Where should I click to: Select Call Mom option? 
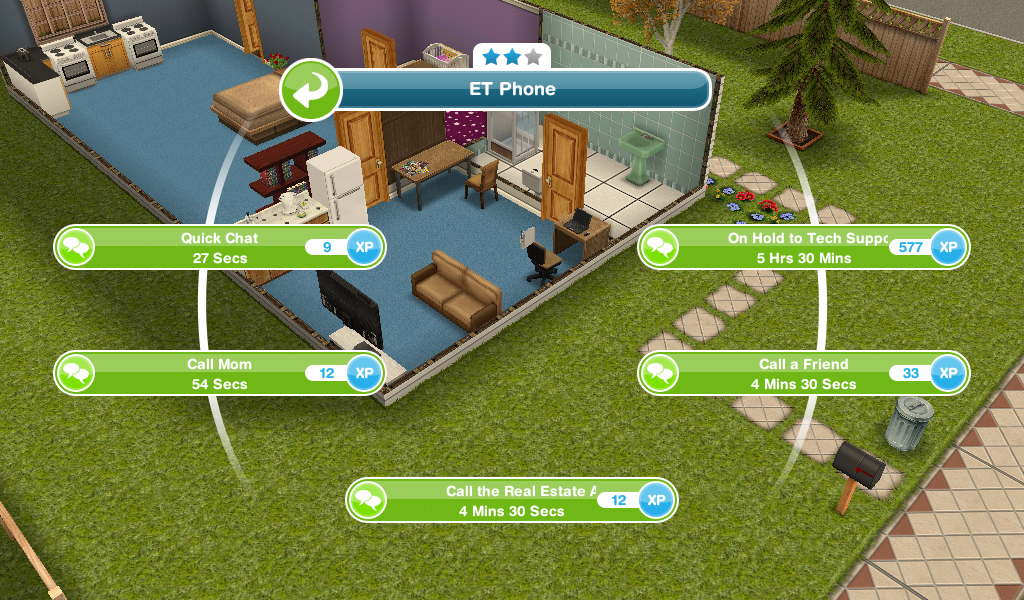219,374
